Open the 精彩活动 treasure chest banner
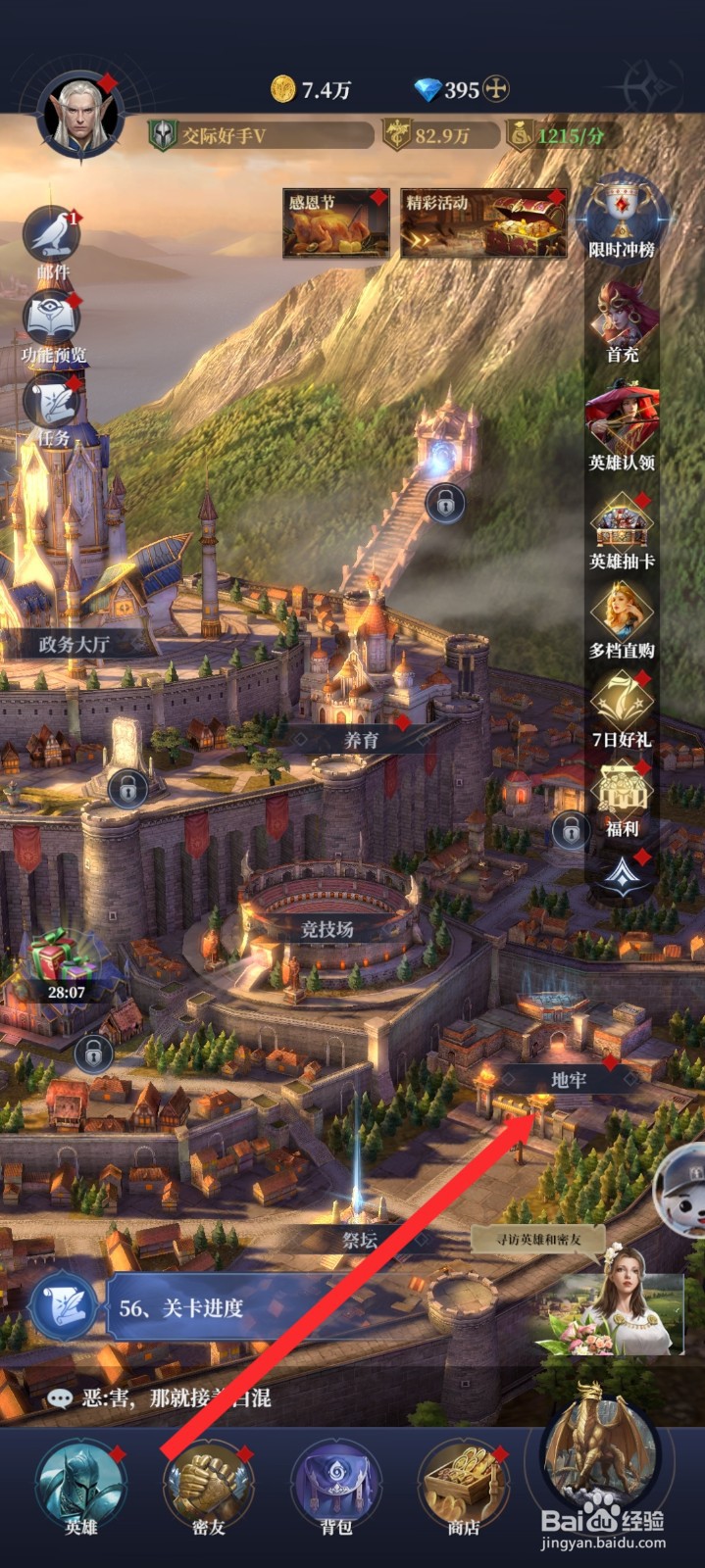The image size is (705, 1568). [x=483, y=224]
